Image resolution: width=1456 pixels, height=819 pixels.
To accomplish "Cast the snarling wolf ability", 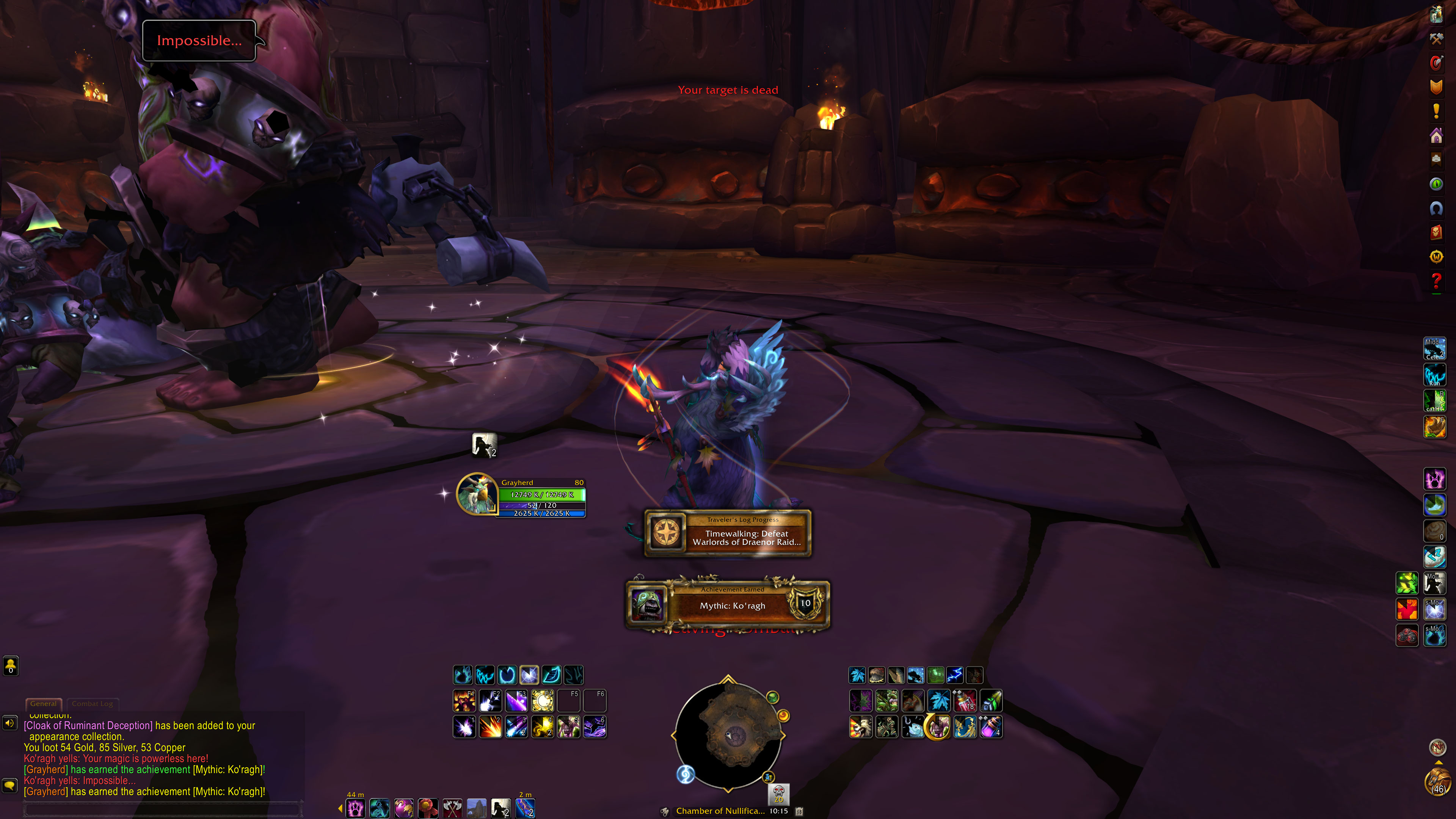I will coord(860,727).
